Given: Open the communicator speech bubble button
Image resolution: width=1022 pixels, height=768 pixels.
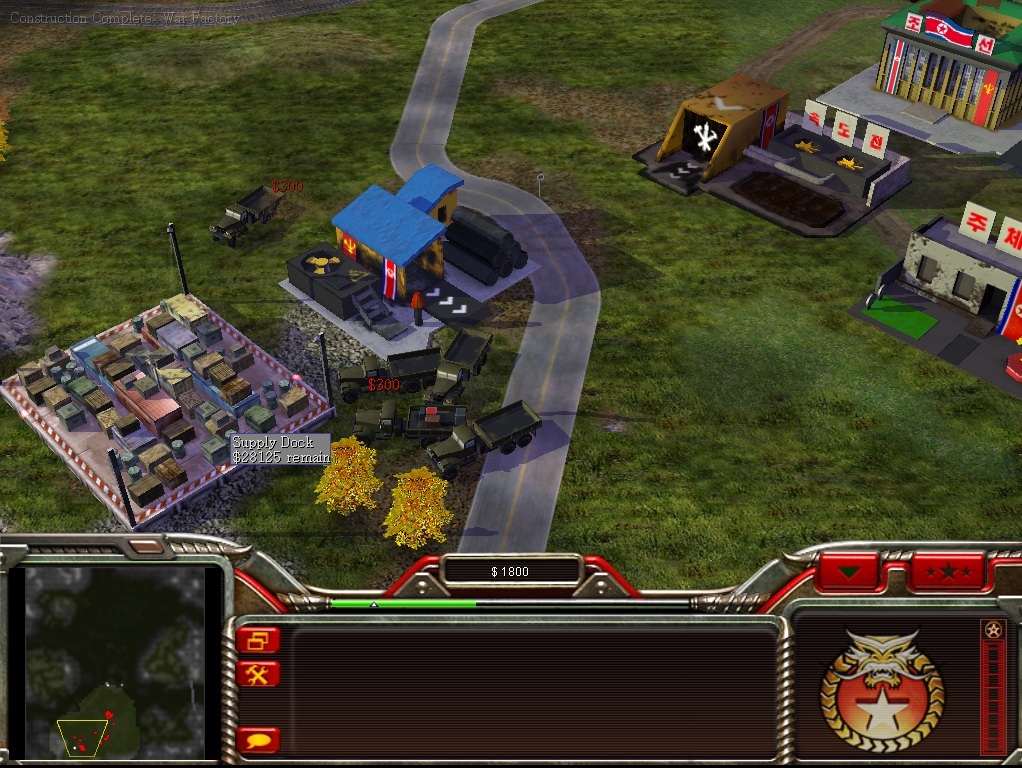Looking at the screenshot, I should coord(259,740).
